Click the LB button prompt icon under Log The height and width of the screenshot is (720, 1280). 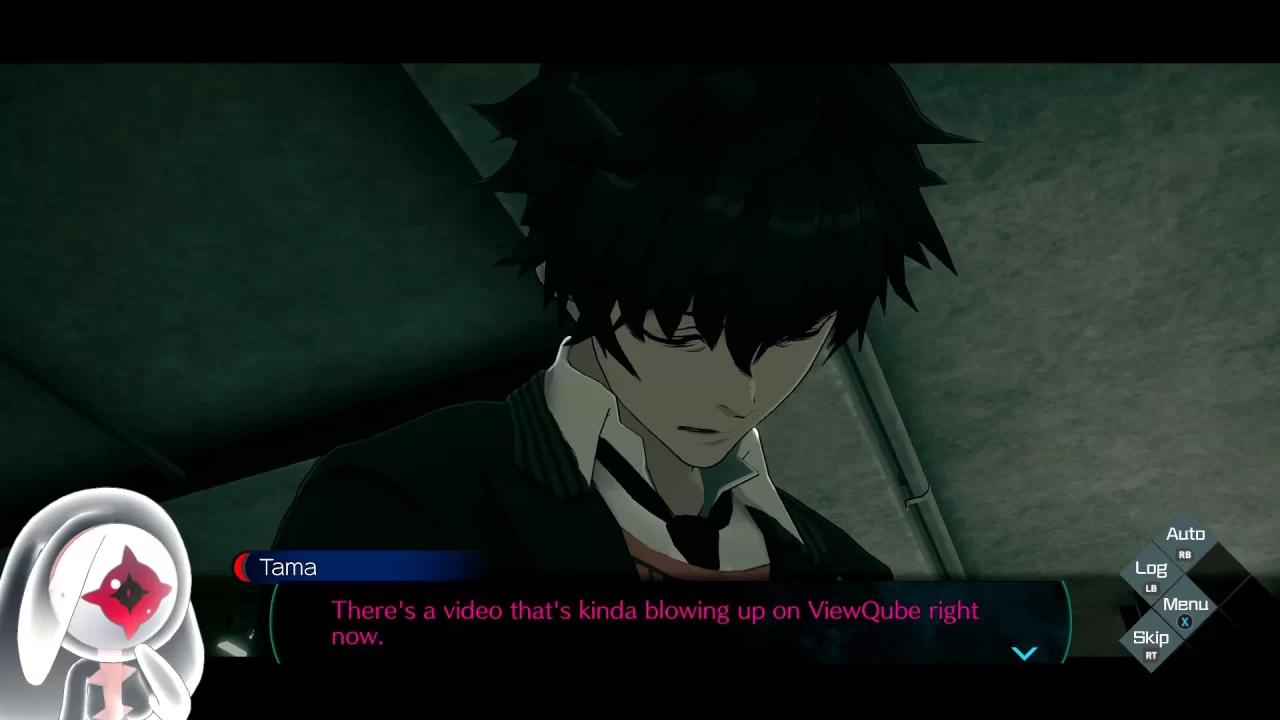[1152, 588]
